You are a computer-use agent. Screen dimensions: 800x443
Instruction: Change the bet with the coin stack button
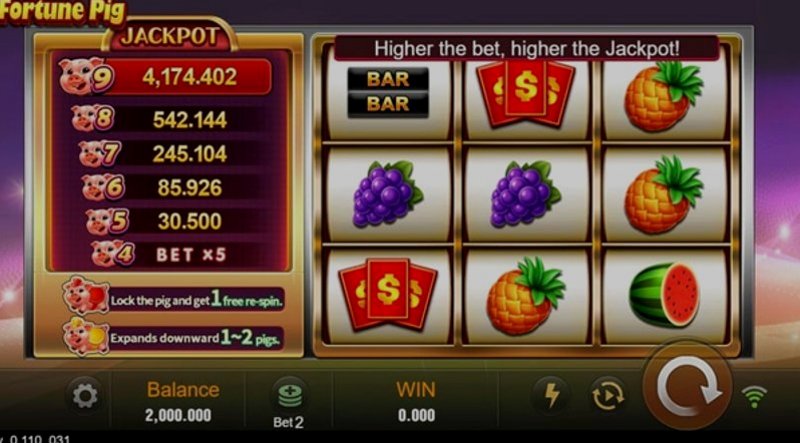tap(289, 395)
